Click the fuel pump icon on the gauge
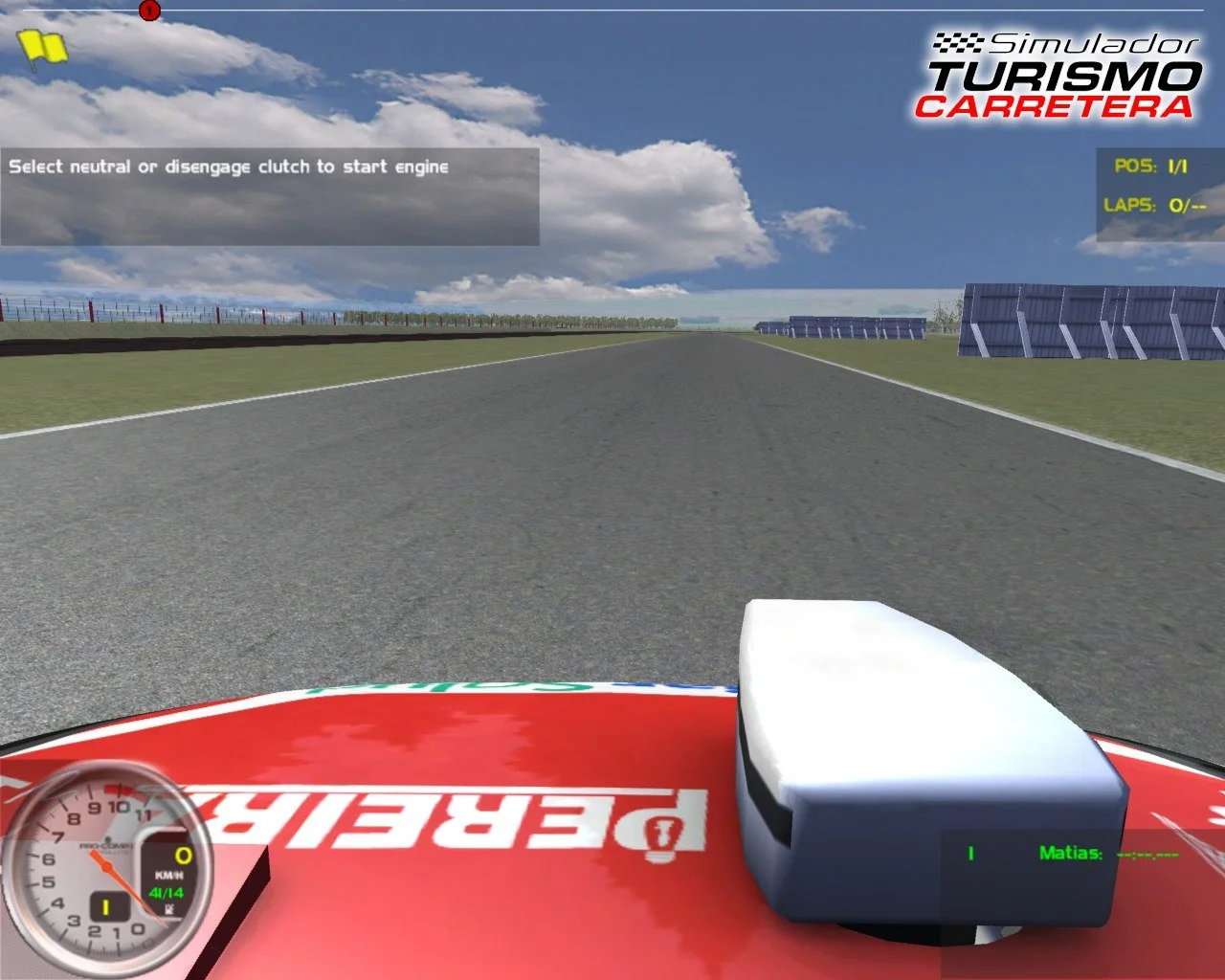 (x=169, y=909)
